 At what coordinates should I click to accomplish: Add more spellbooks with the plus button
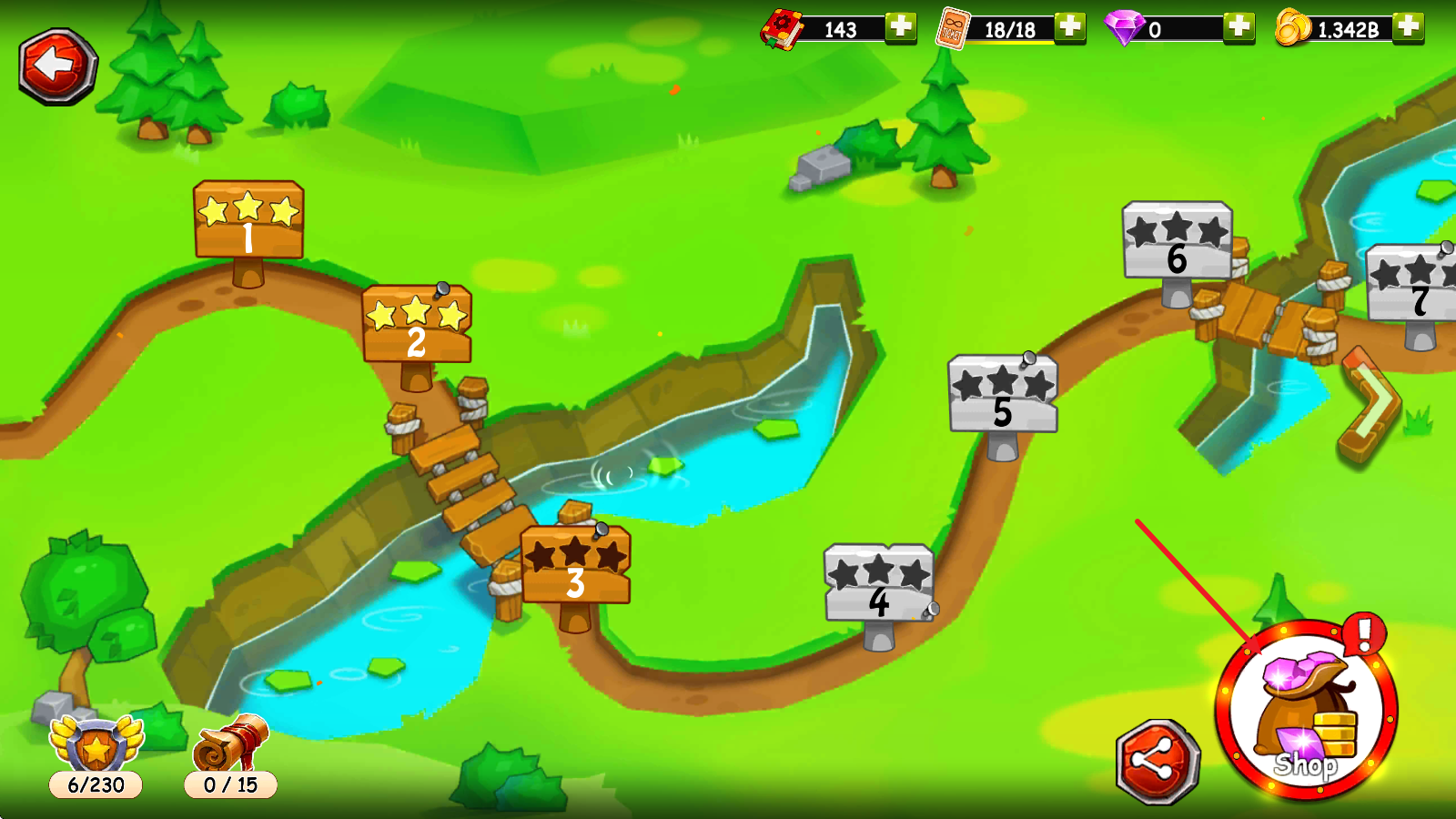click(901, 26)
